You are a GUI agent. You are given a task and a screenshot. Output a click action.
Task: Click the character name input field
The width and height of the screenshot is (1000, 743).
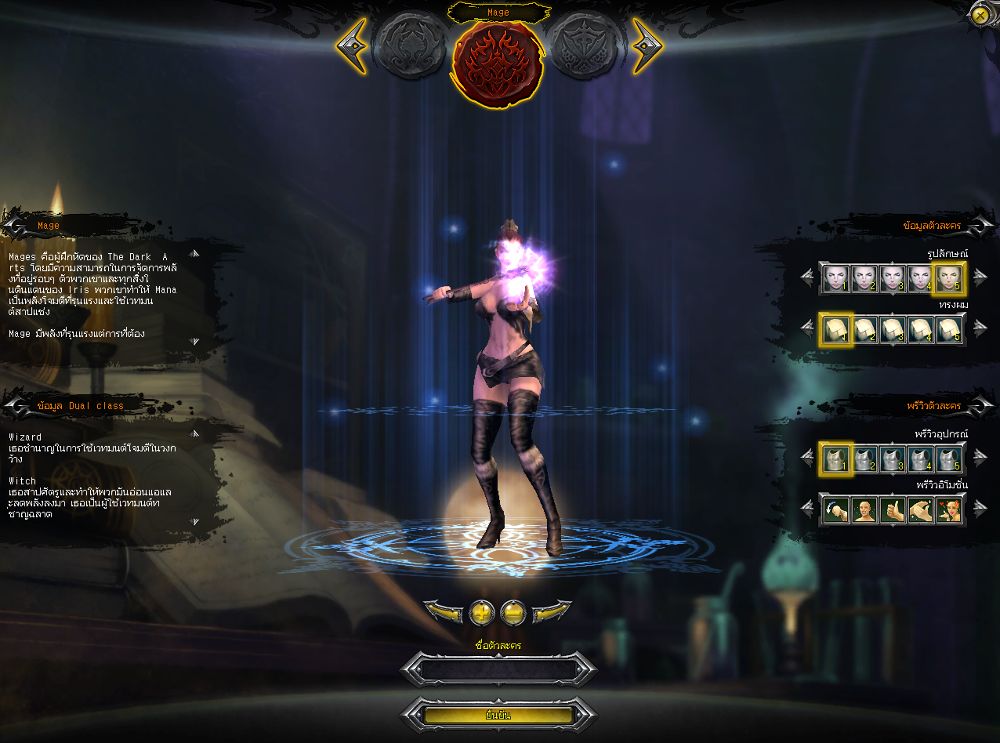click(x=498, y=669)
